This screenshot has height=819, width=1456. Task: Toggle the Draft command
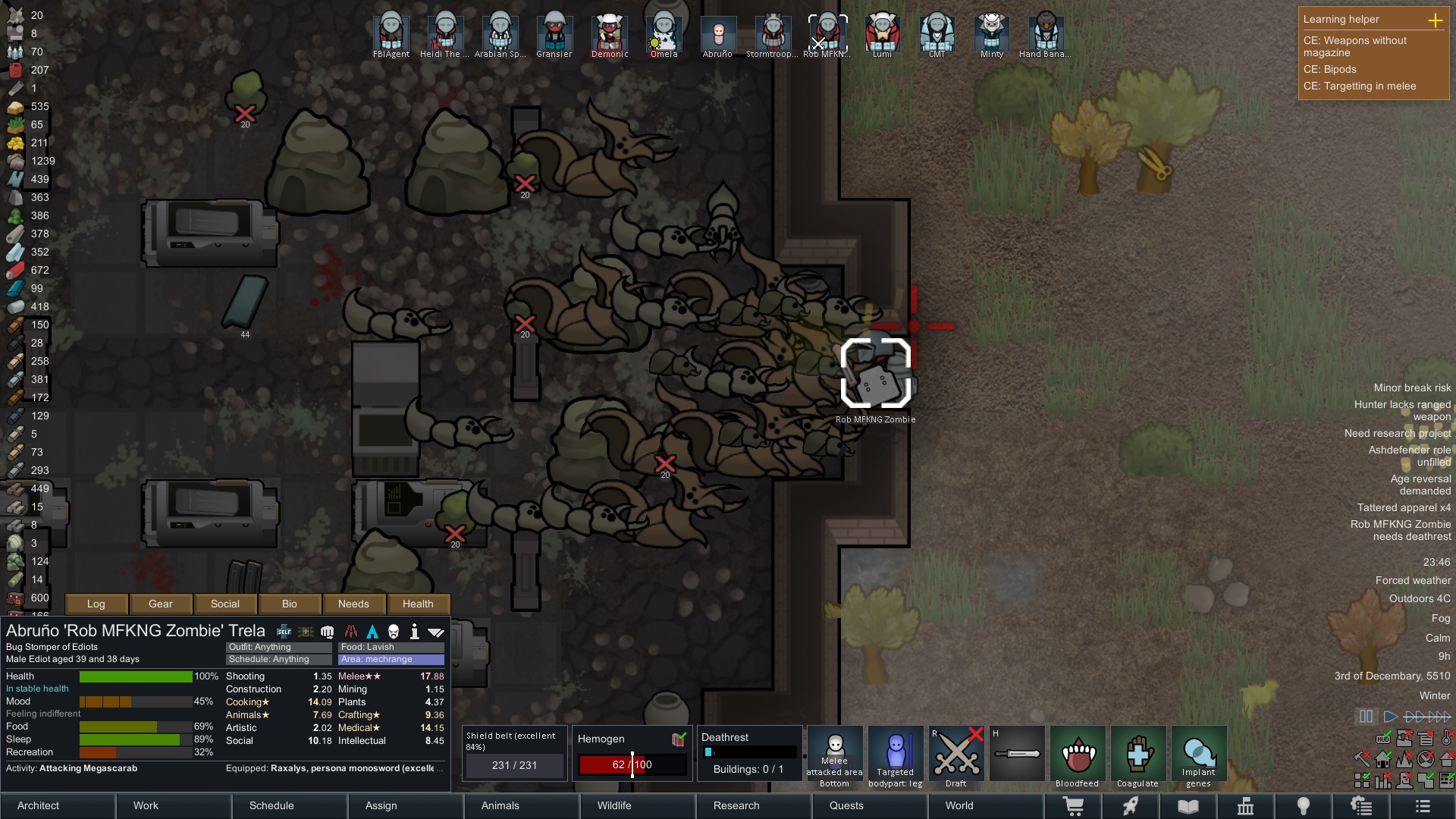955,756
